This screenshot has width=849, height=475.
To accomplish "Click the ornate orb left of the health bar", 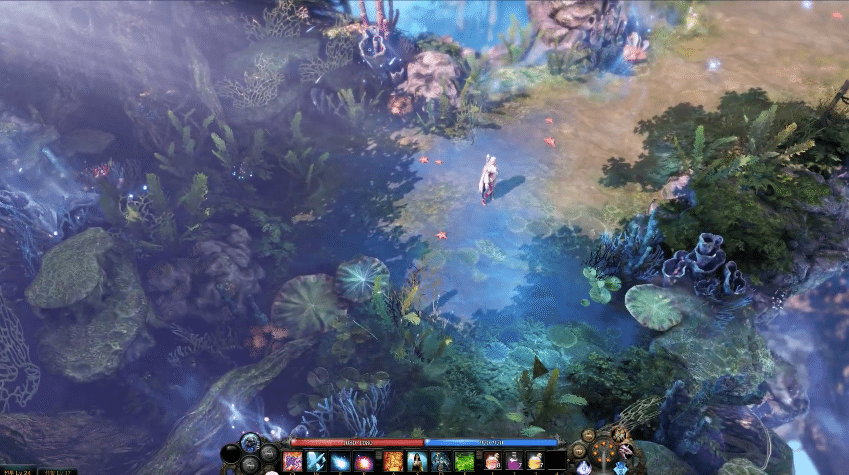I will point(250,443).
